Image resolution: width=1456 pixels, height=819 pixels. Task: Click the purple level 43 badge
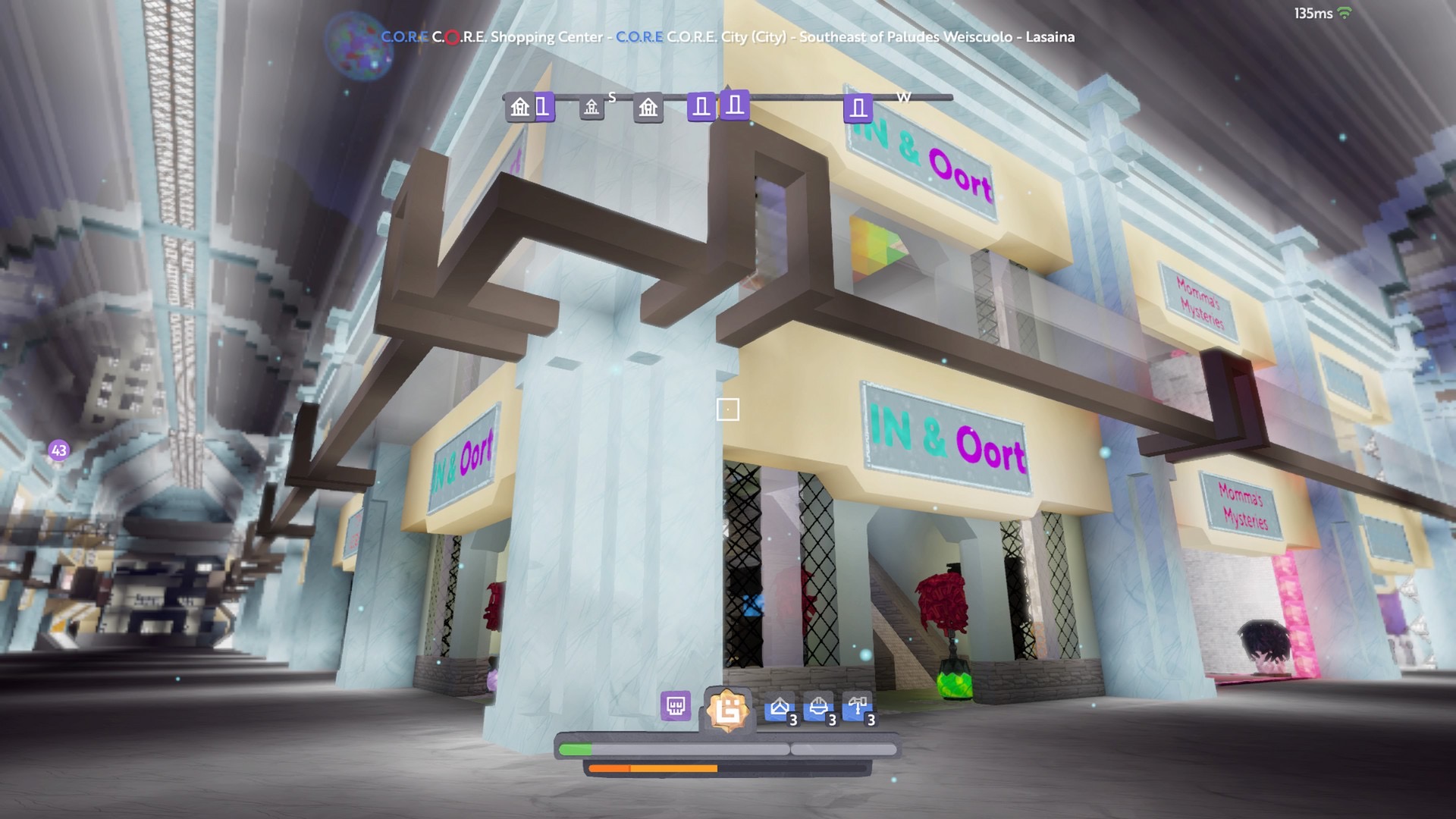59,450
